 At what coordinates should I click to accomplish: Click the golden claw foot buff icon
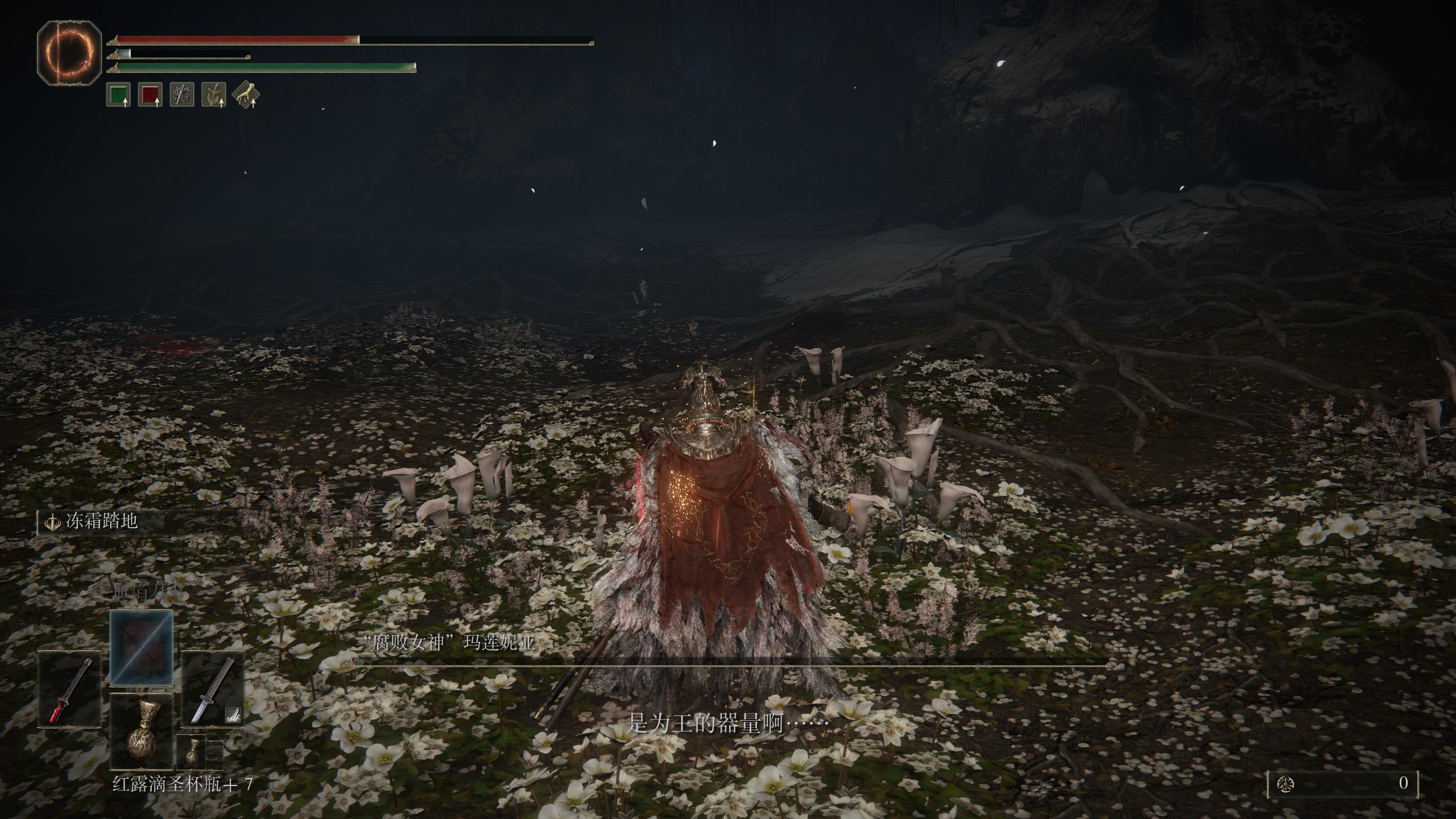[x=246, y=94]
